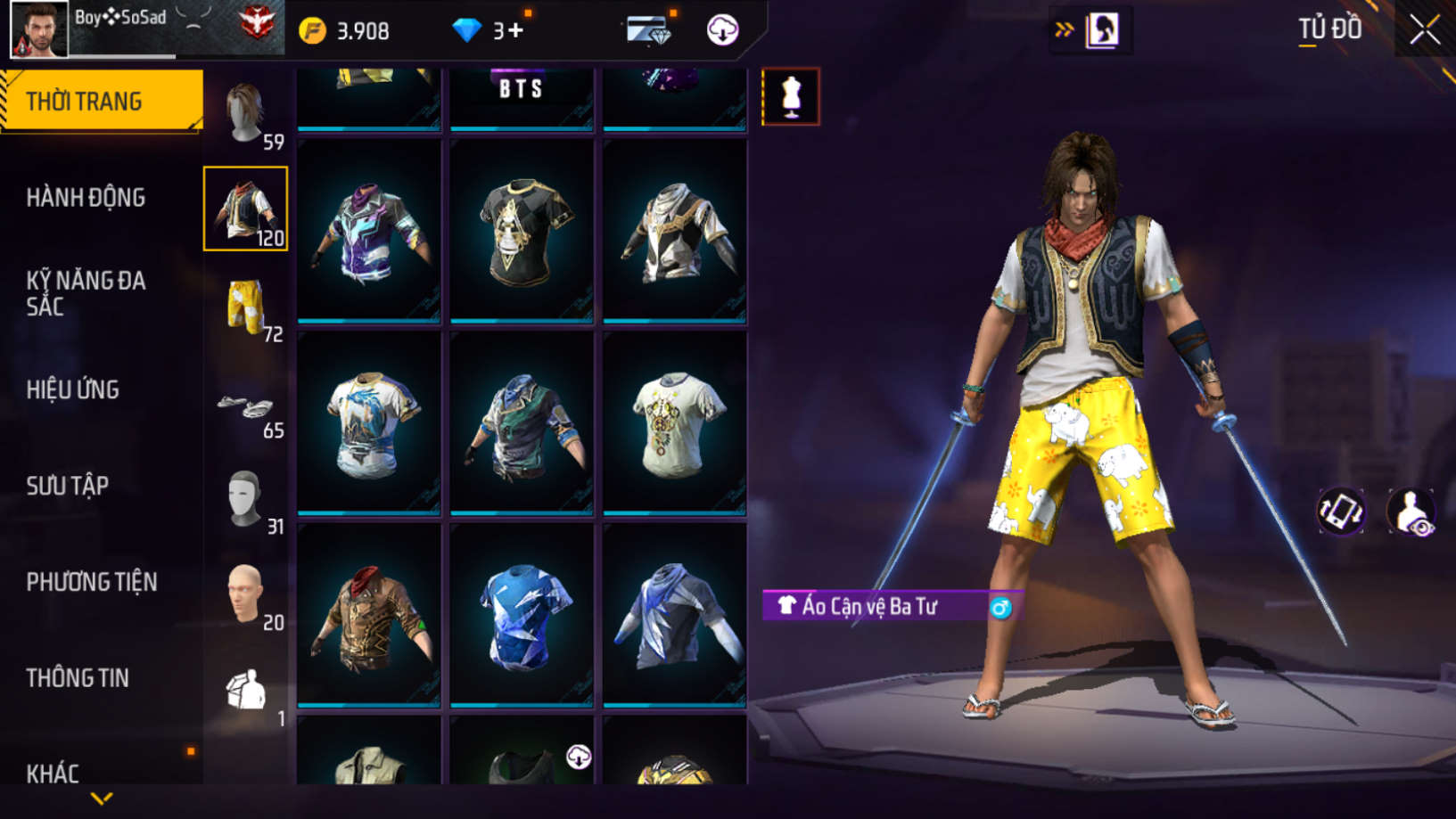Select the mask category icon
The width and height of the screenshot is (1456, 819).
pyautogui.click(x=245, y=499)
